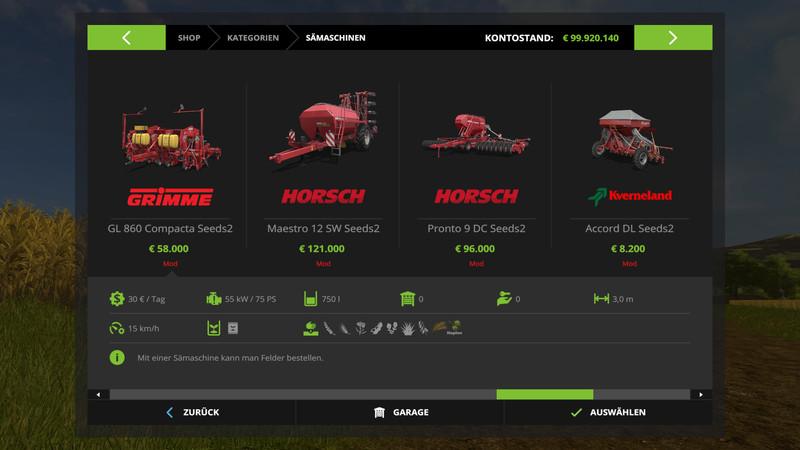Choose the Horsch Maestro 12 SW seeder
The height and width of the screenshot is (450, 800).
point(323,170)
